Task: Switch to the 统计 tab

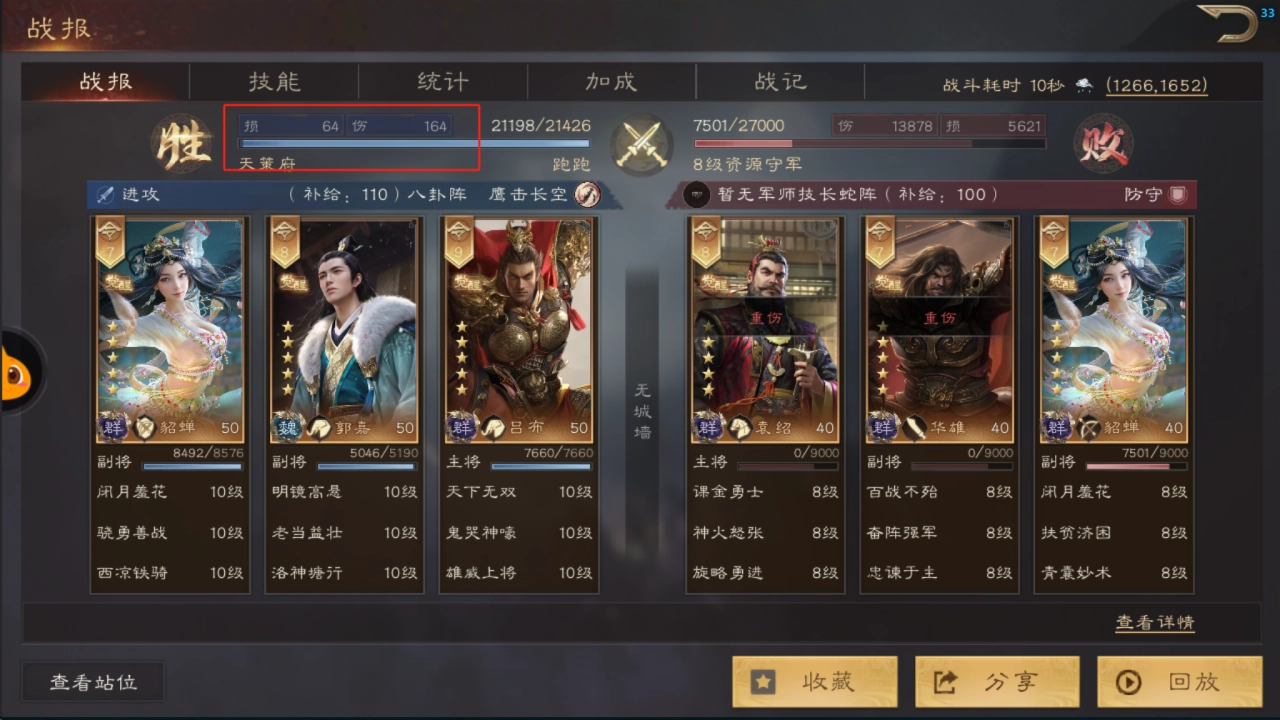Action: (x=442, y=82)
